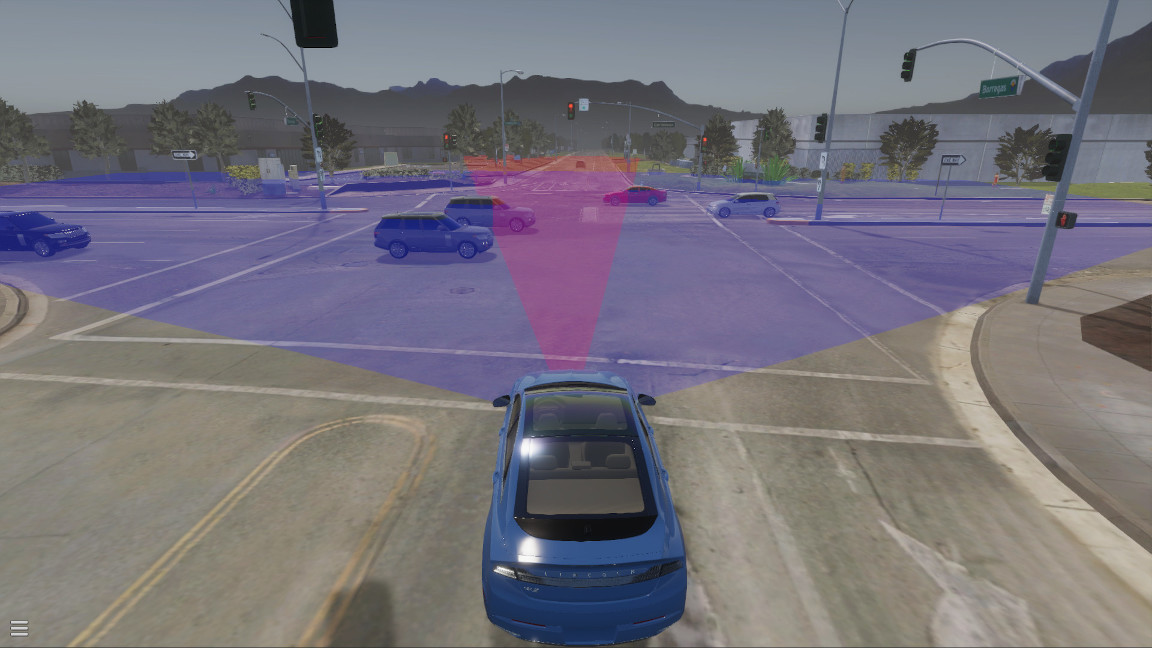Open the hamburger menu icon
1152x648 pixels.
19,628
